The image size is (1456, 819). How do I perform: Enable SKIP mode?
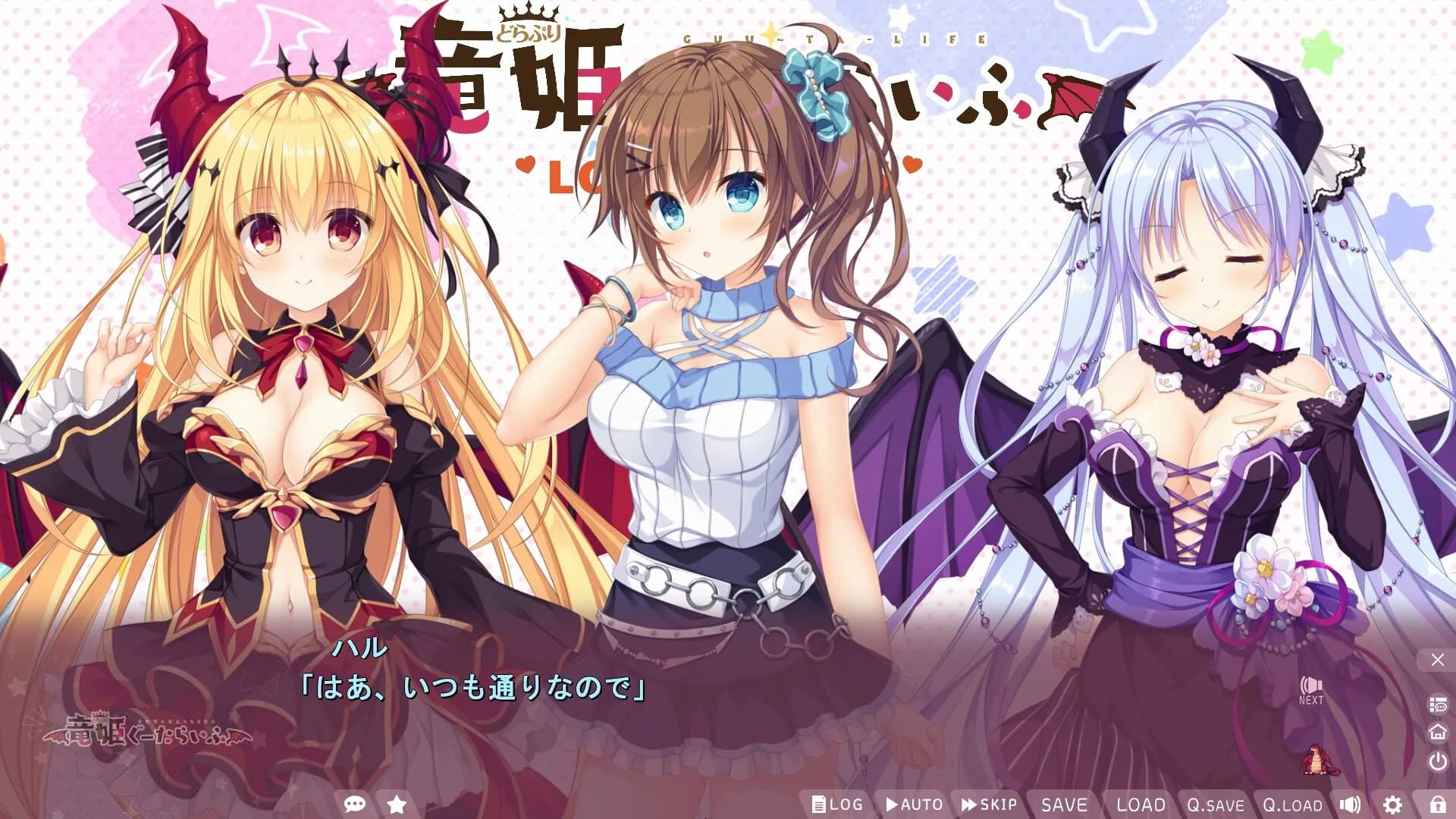pyautogui.click(x=990, y=805)
